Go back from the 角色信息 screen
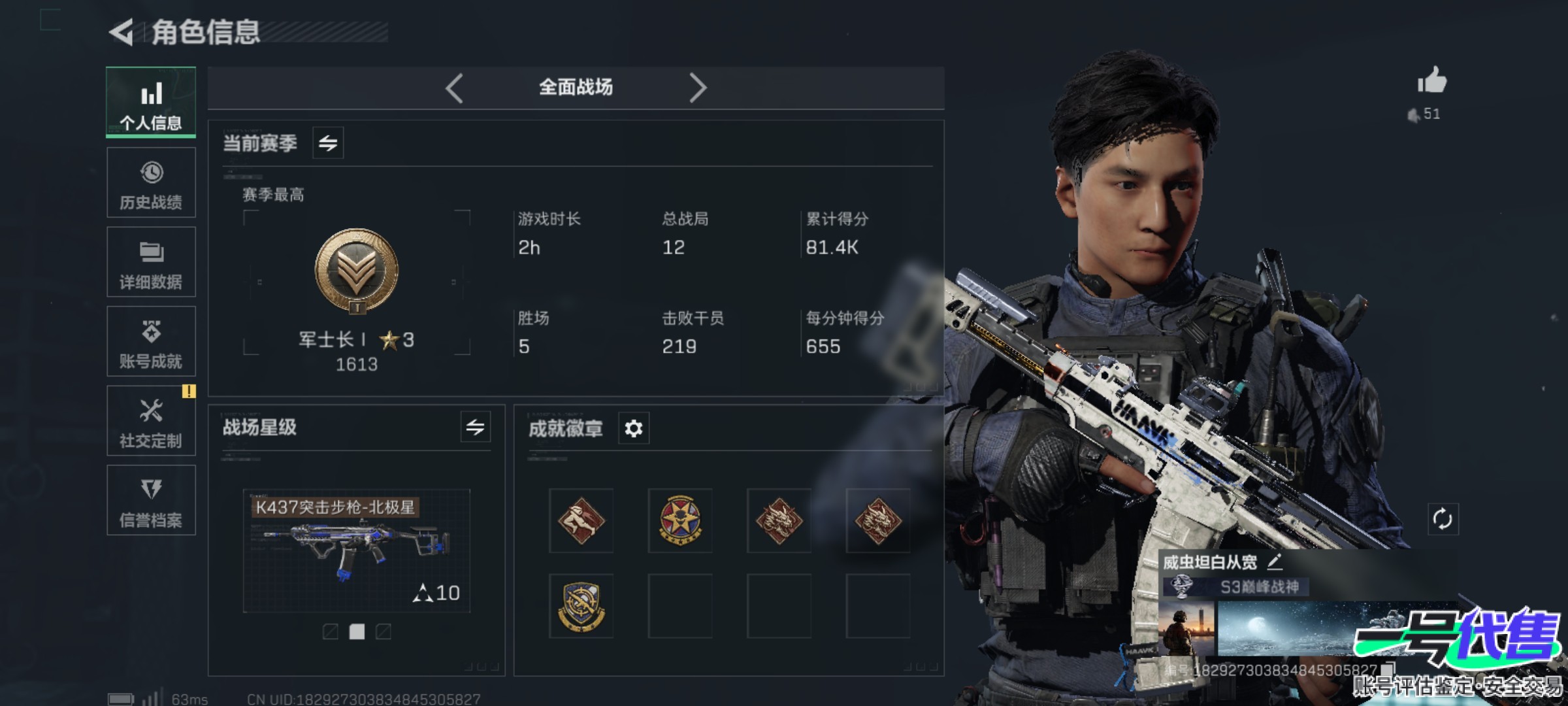Screen dimensions: 1568x706 pyautogui.click(x=122, y=33)
